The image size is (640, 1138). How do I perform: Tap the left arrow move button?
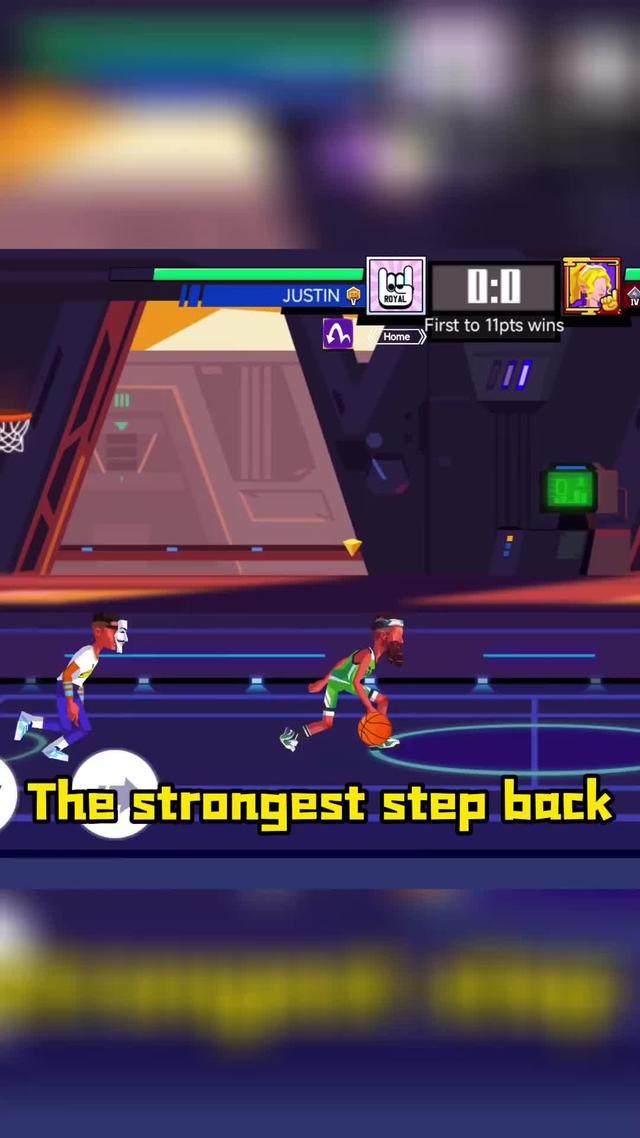(6, 795)
